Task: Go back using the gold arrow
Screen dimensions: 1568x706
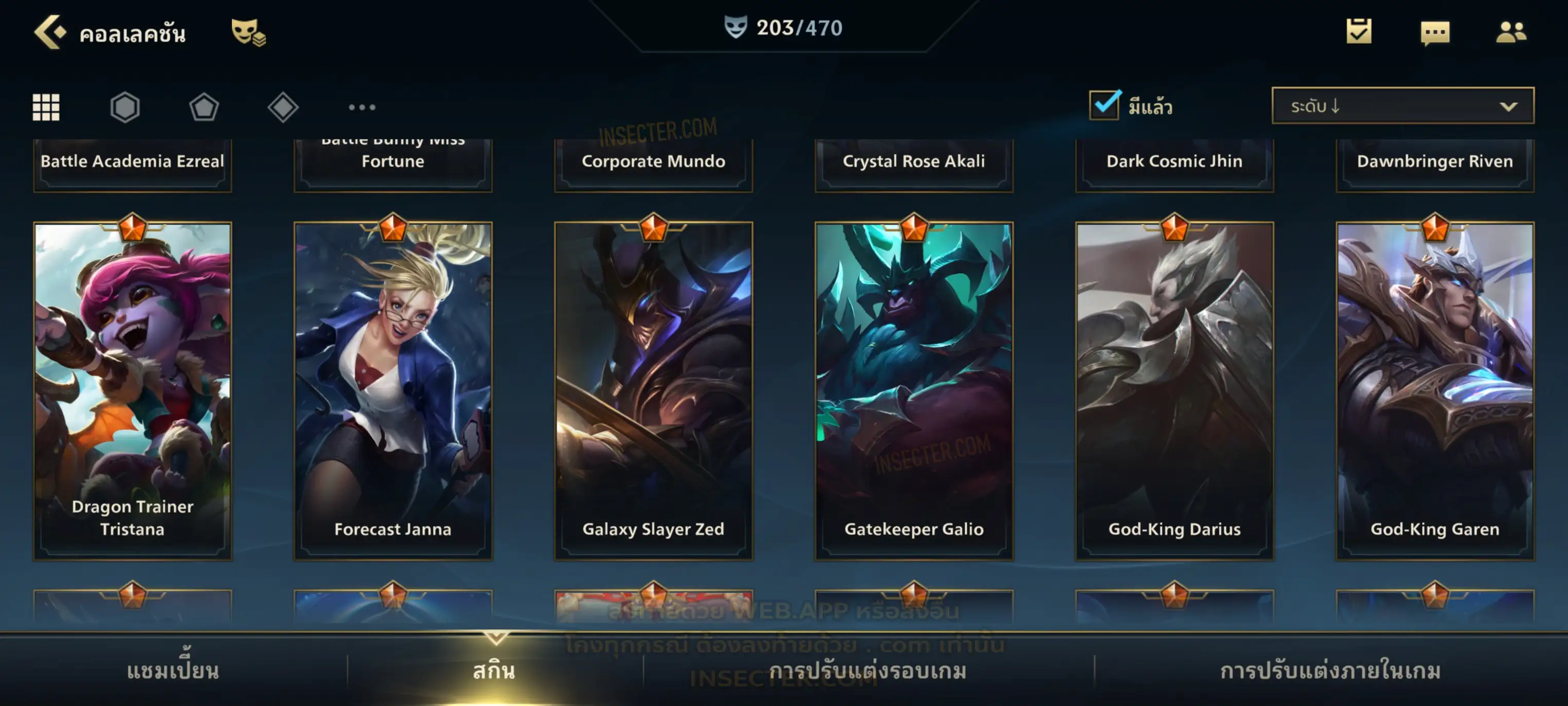Action: (x=49, y=32)
